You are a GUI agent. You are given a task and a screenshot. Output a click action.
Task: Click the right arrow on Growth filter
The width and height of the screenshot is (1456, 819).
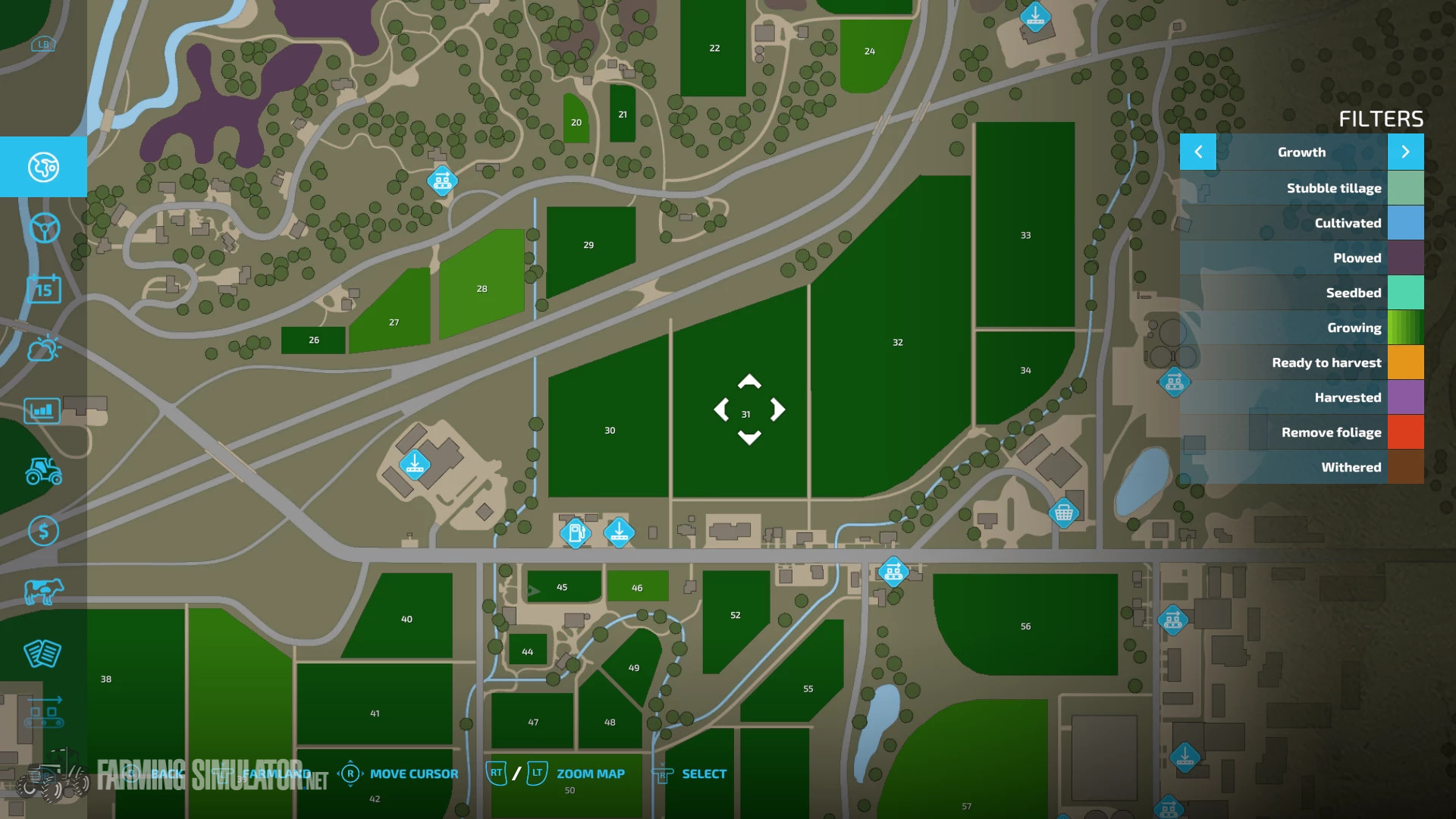[x=1405, y=152]
